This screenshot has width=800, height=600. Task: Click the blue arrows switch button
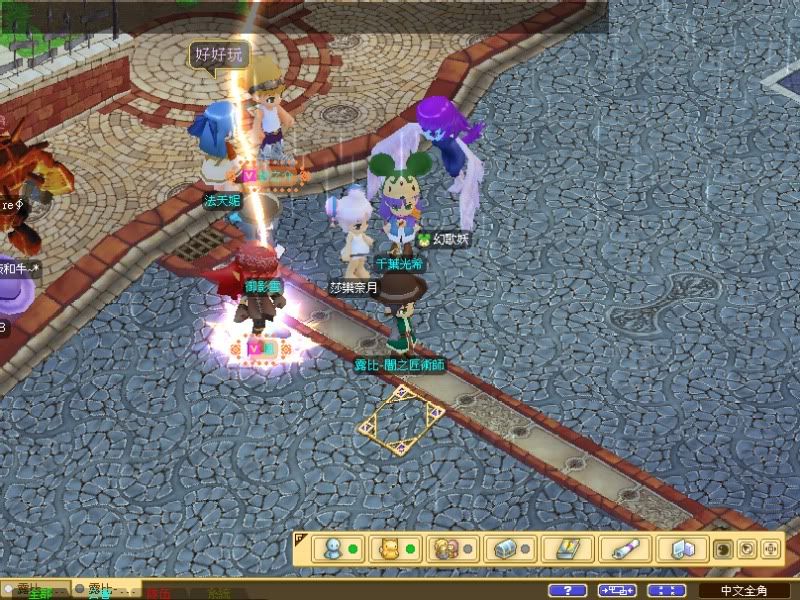(x=617, y=591)
